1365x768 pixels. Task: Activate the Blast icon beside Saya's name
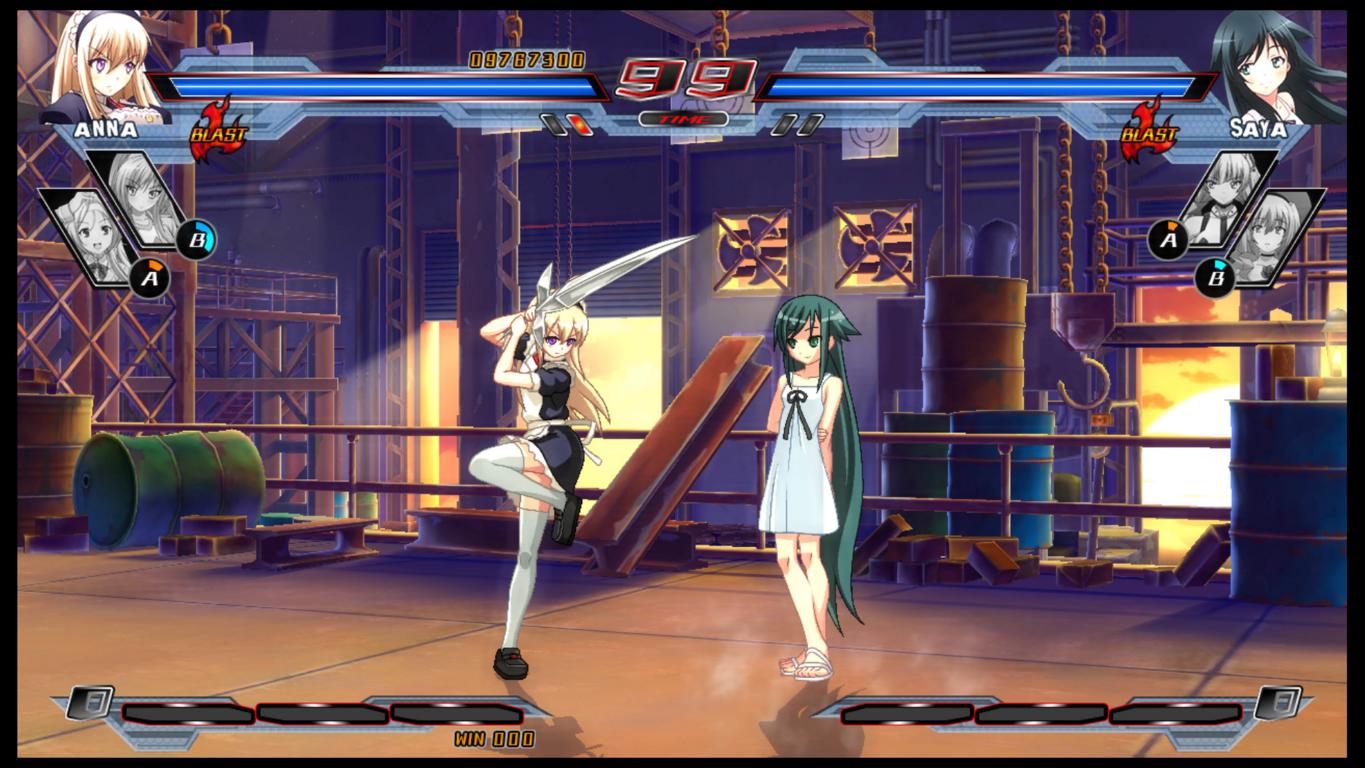(1147, 131)
